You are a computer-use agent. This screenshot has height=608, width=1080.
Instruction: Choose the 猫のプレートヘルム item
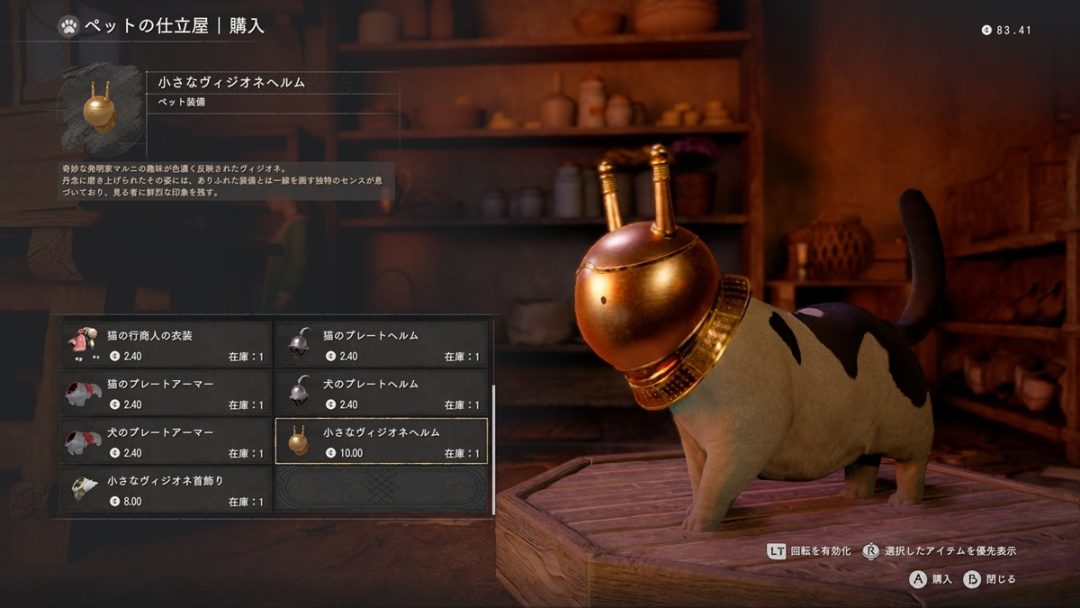(381, 344)
